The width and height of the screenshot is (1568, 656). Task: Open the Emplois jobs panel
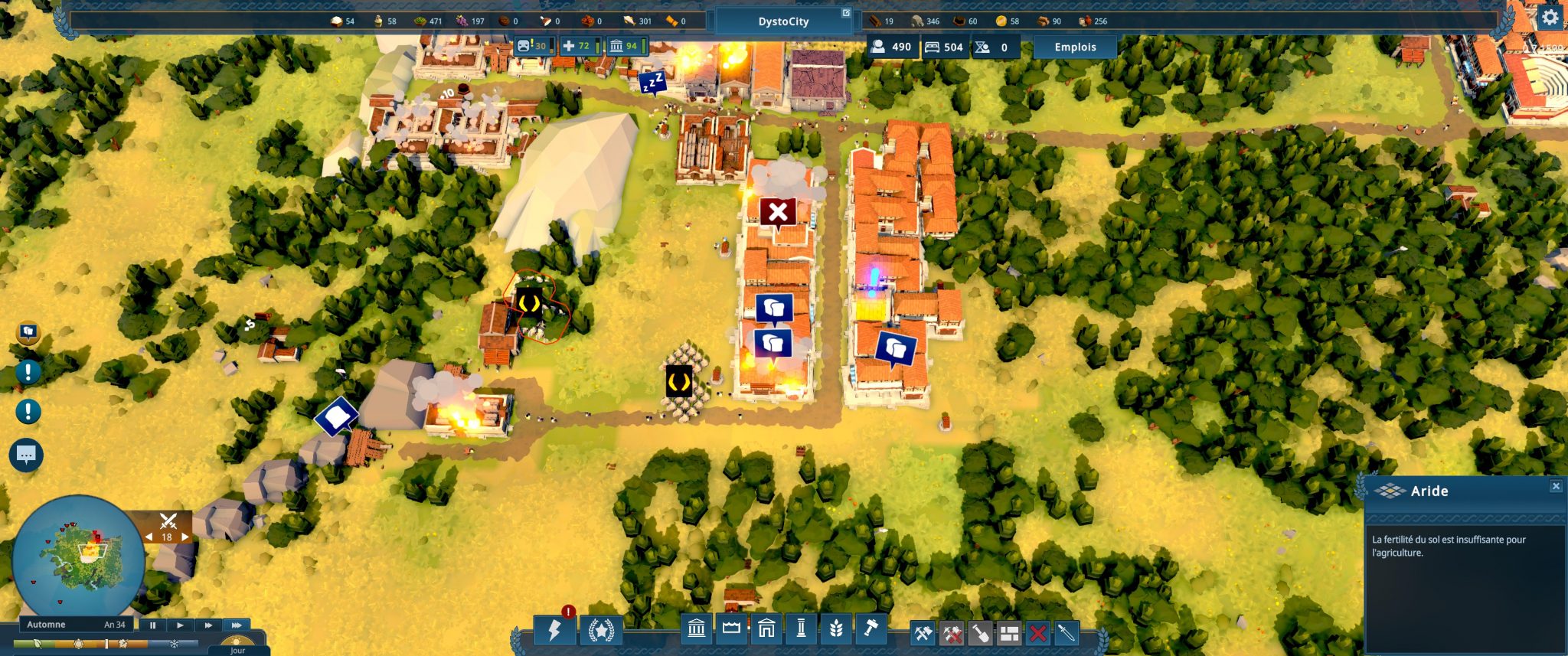click(x=1075, y=47)
